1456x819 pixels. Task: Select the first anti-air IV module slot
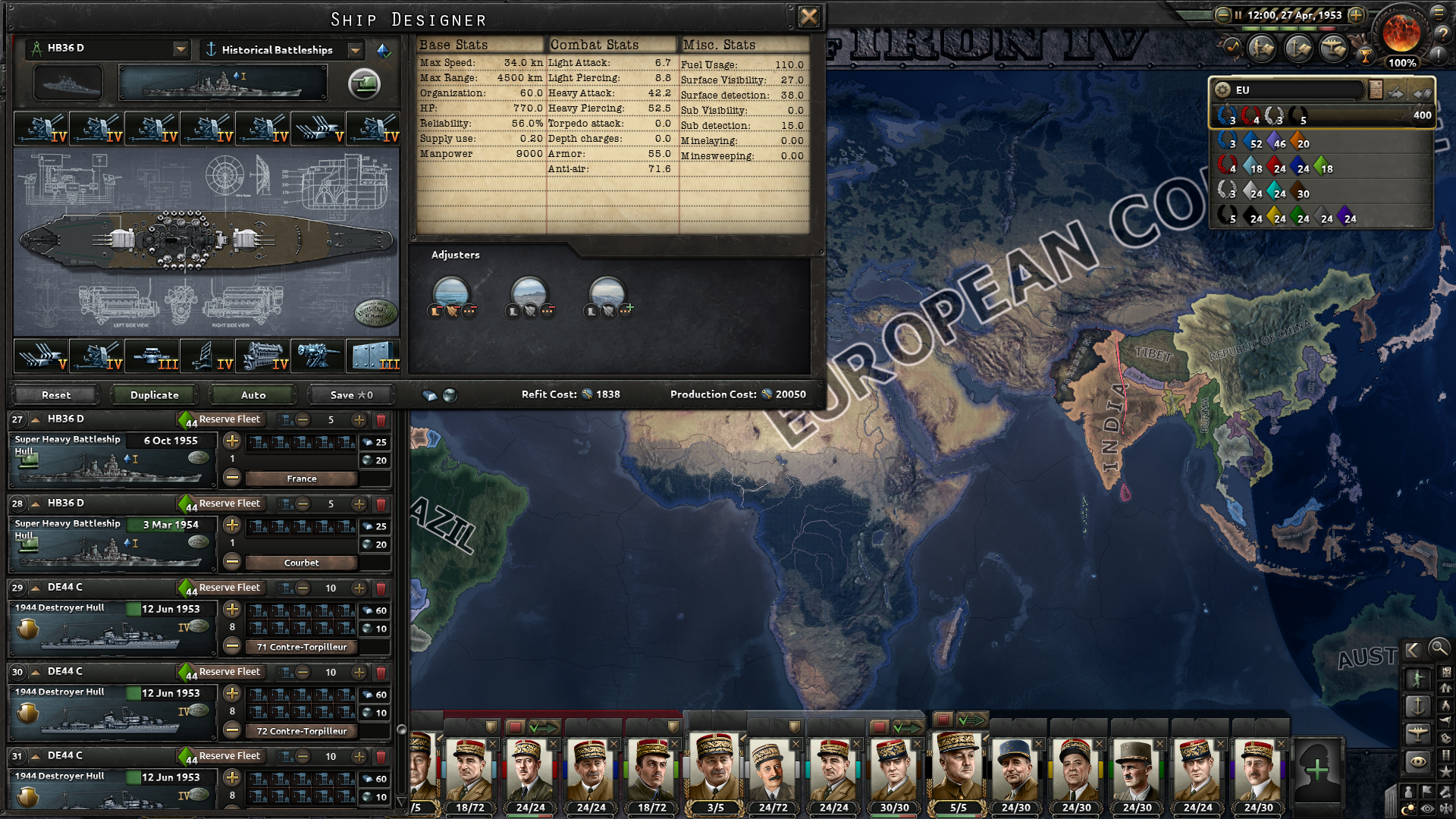(42, 129)
